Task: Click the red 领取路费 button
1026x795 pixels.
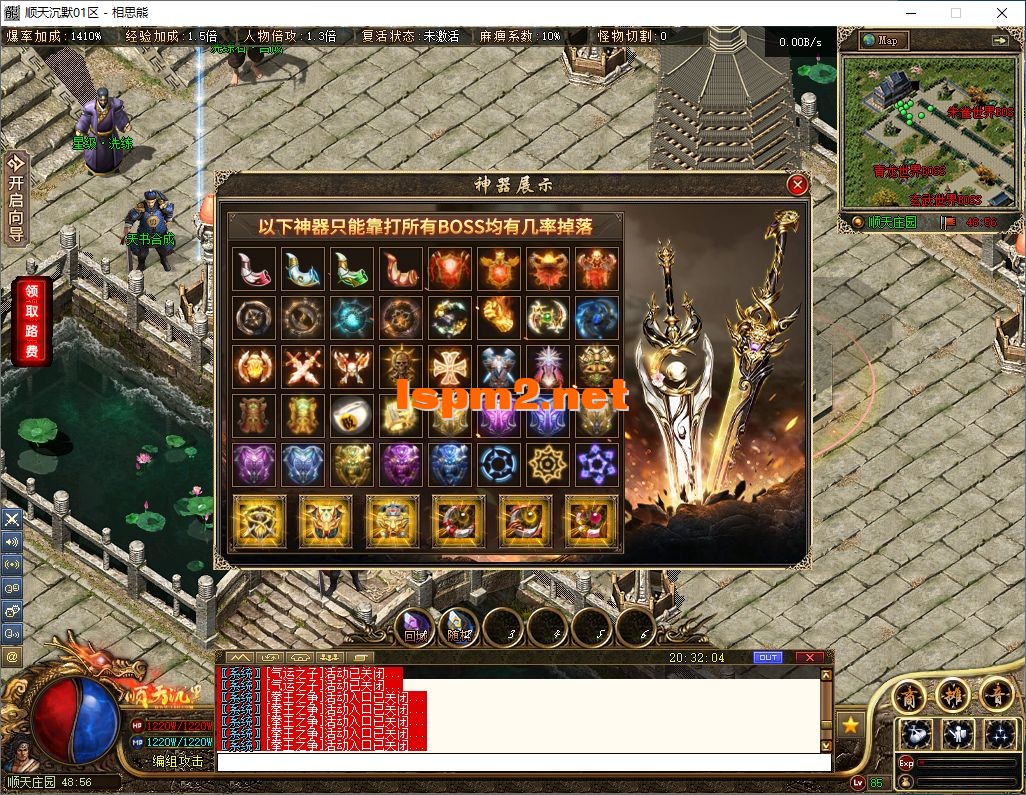Action: click(31, 321)
